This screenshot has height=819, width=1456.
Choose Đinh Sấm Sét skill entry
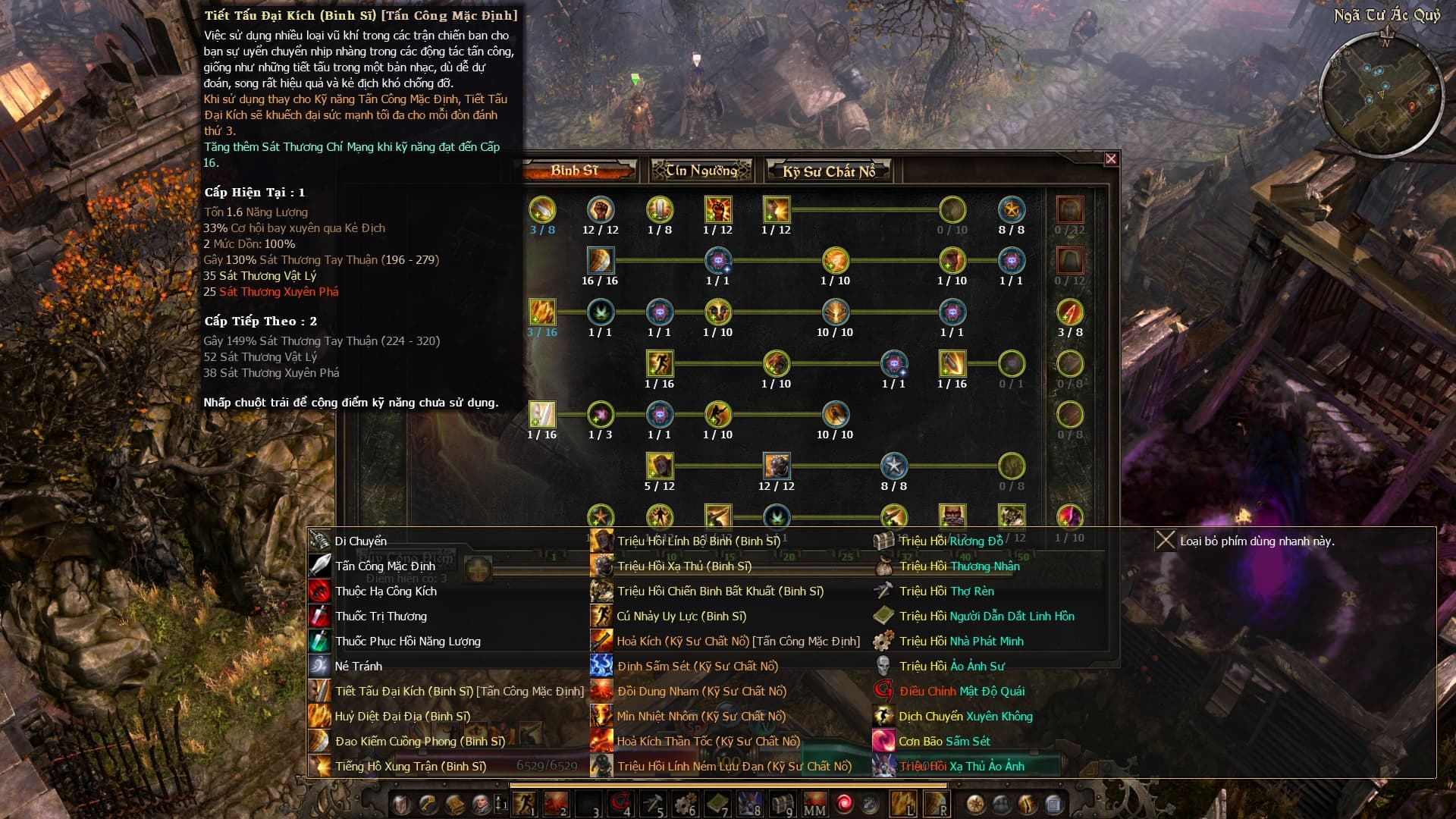pyautogui.click(x=697, y=667)
